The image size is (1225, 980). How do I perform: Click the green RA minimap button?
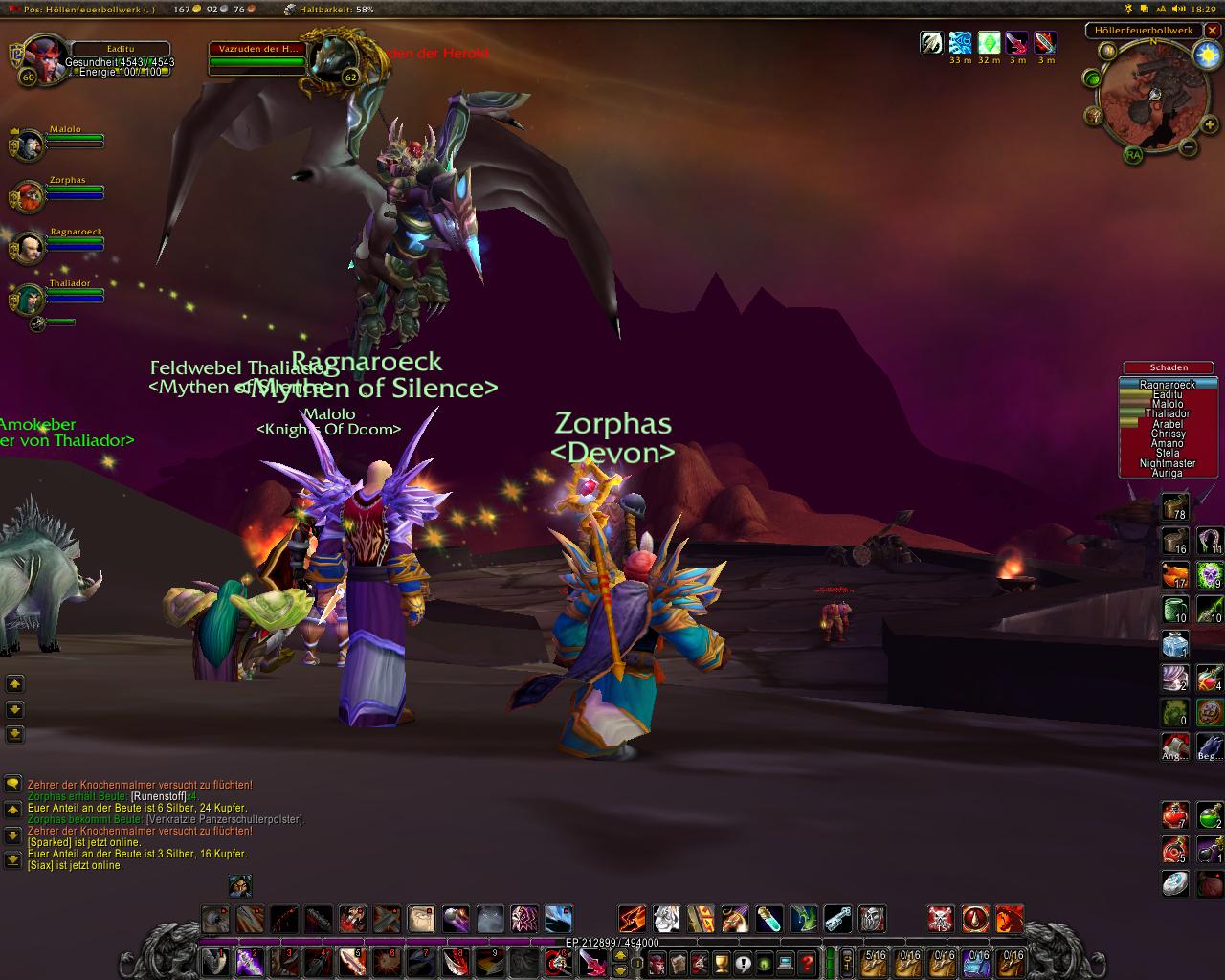pyautogui.click(x=1133, y=155)
